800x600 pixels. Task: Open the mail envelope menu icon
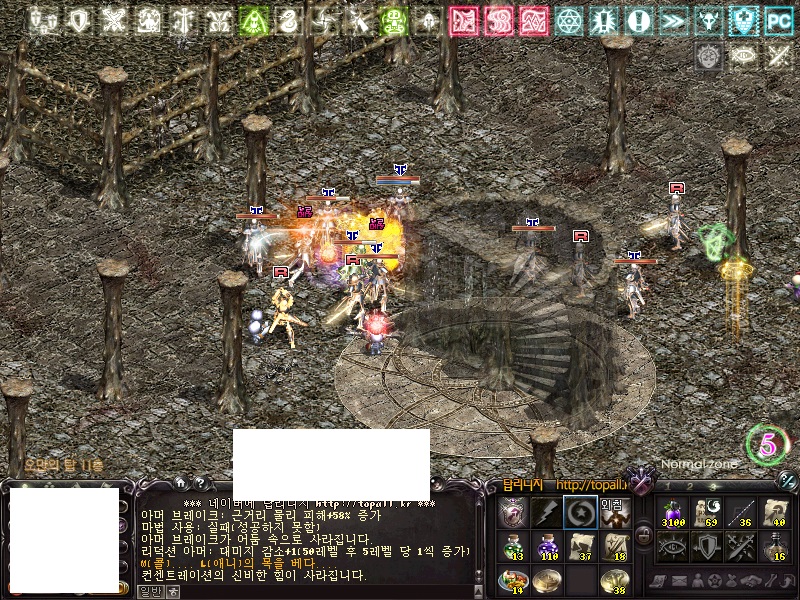[x=682, y=580]
